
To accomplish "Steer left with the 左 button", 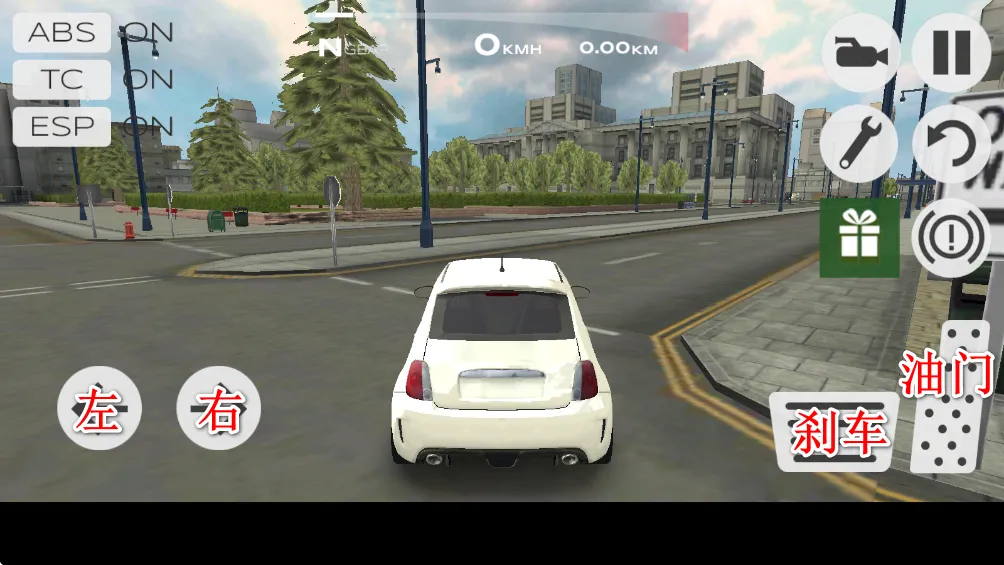I will click(x=99, y=408).
